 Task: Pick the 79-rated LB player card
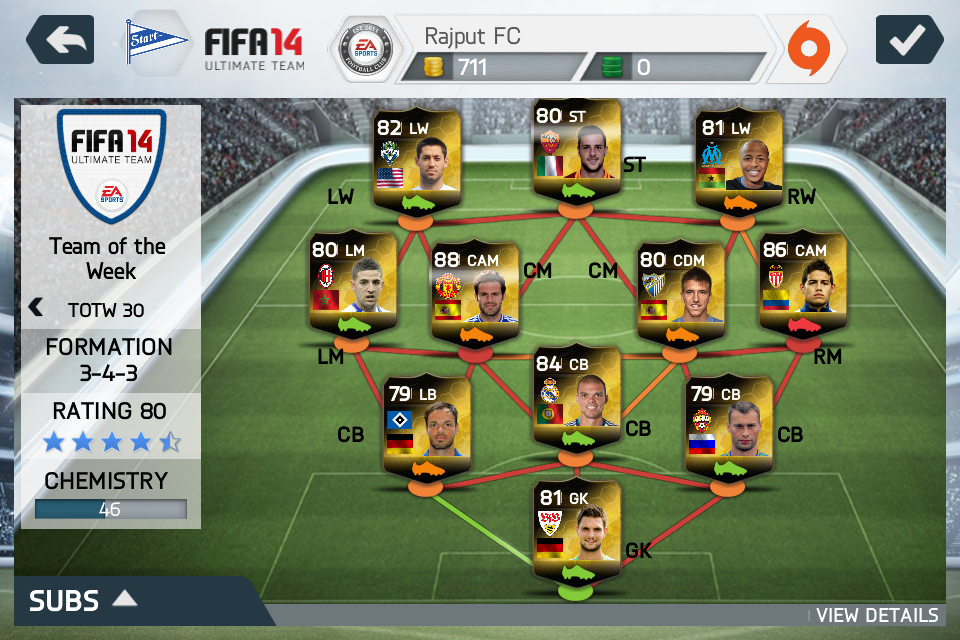click(x=427, y=423)
